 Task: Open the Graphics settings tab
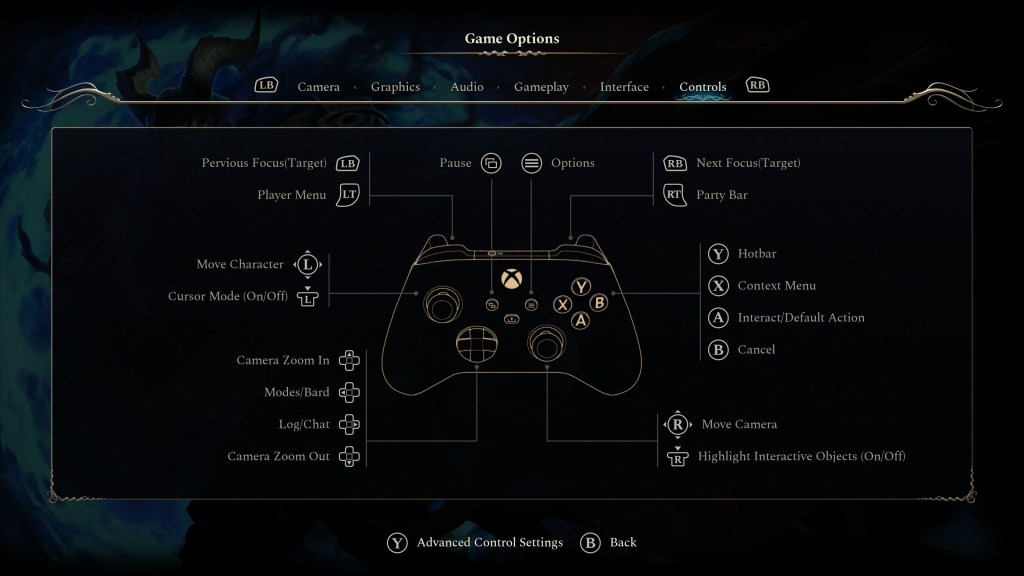click(x=395, y=87)
